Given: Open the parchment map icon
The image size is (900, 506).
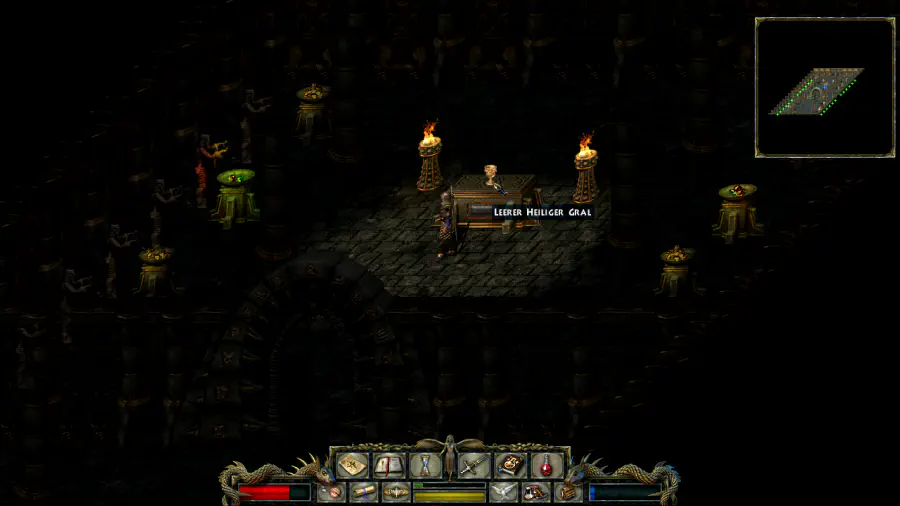Looking at the screenshot, I should (x=351, y=465).
